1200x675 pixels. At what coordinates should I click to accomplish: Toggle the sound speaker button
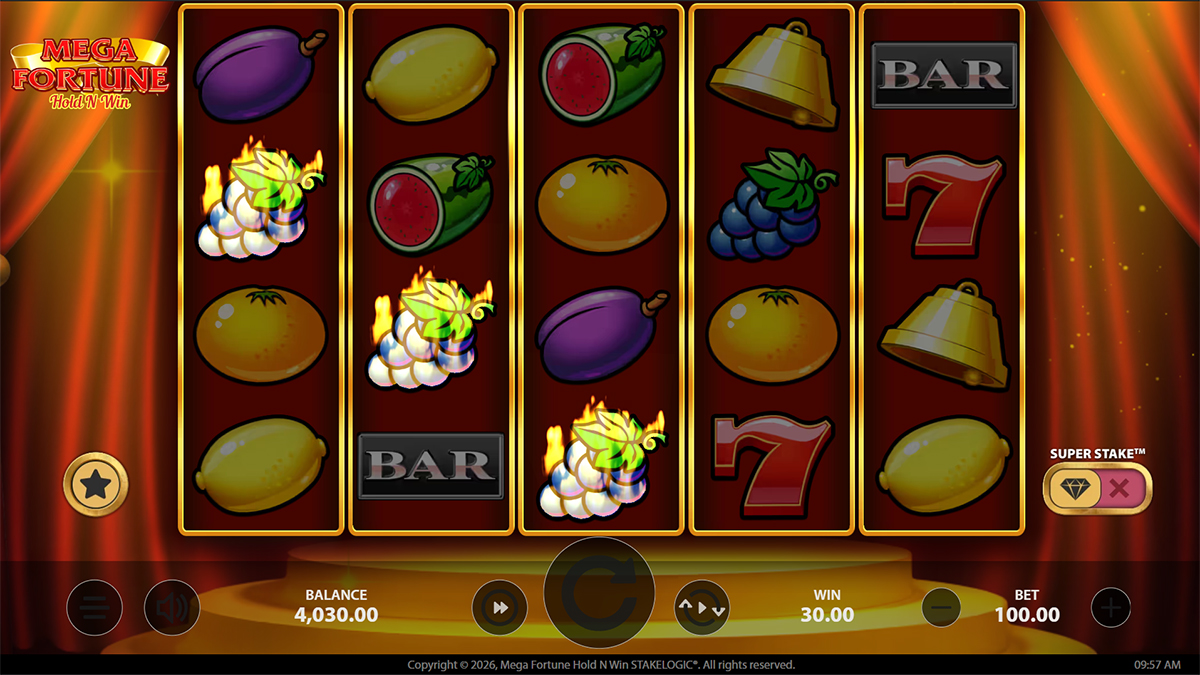171,607
